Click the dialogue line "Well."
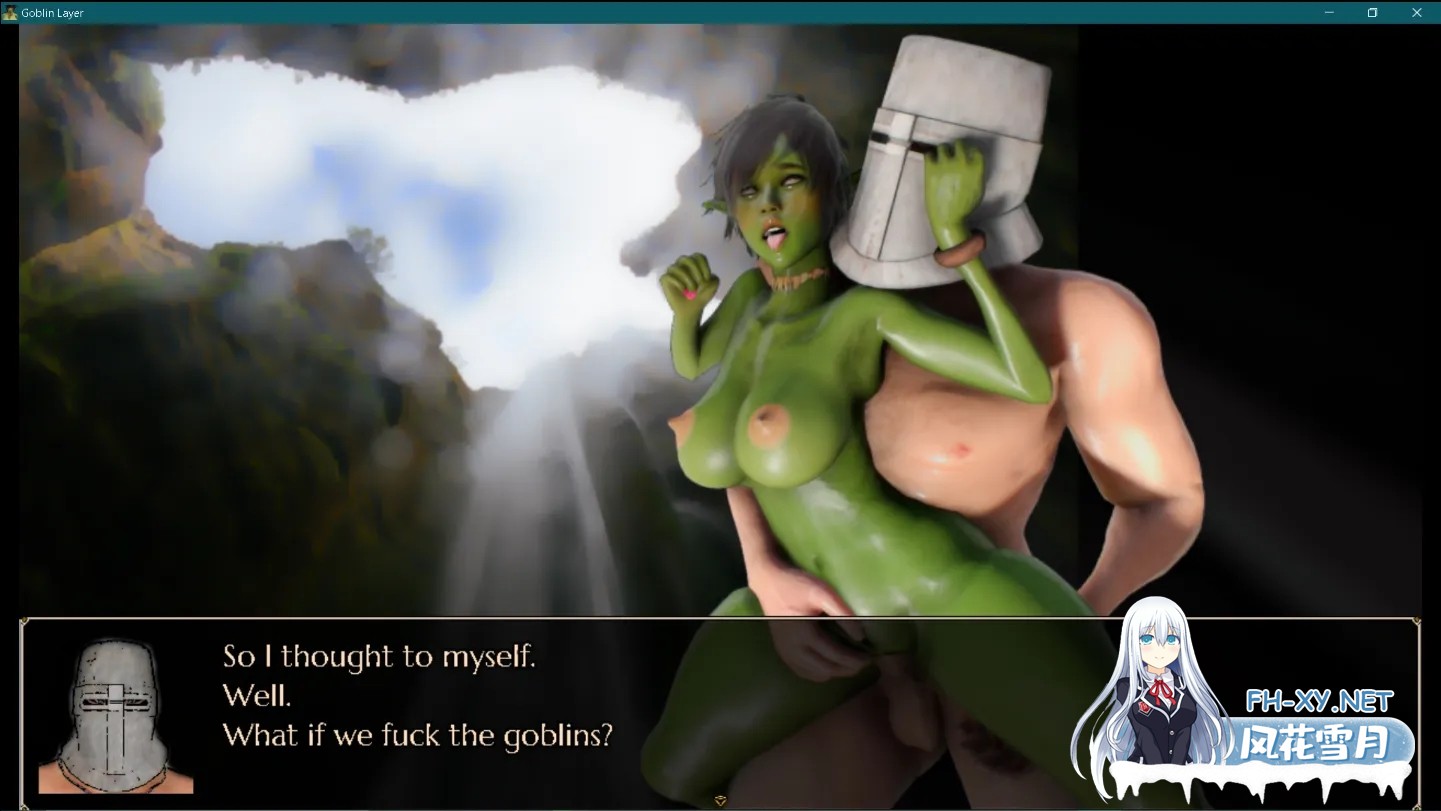The image size is (1441, 811). 257,695
